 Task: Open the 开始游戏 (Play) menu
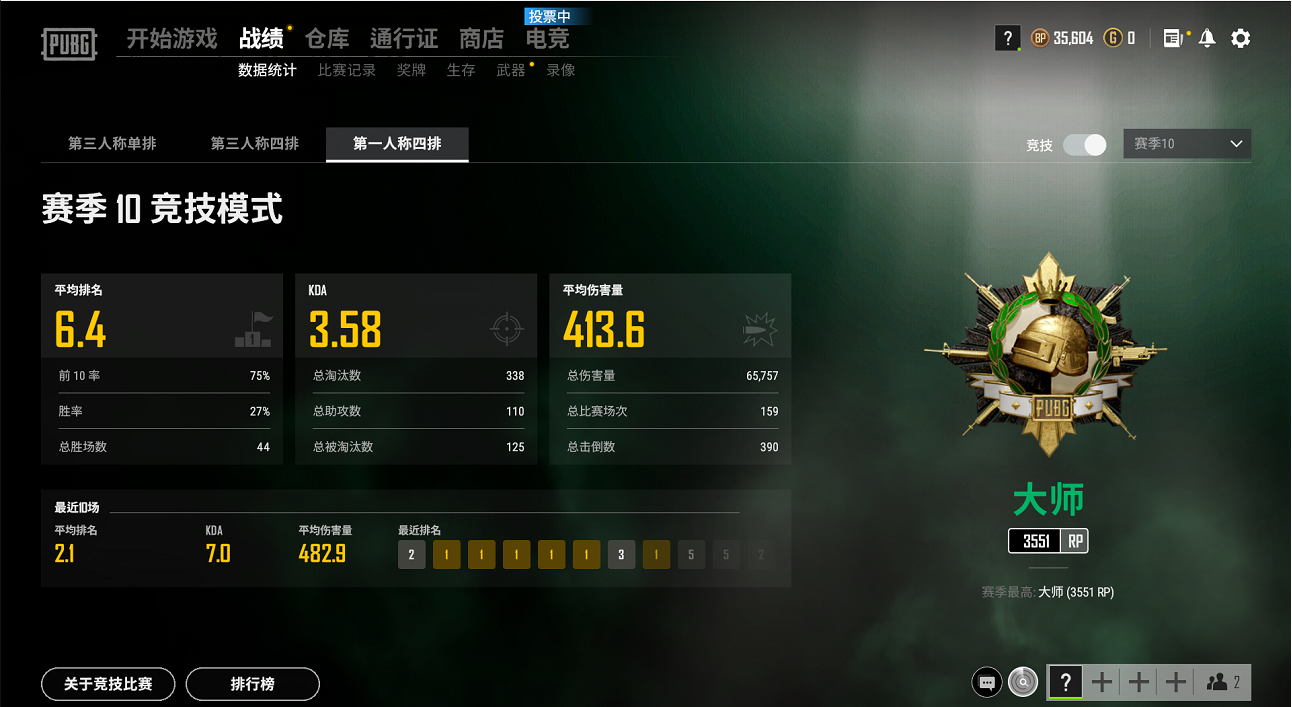tap(171, 39)
